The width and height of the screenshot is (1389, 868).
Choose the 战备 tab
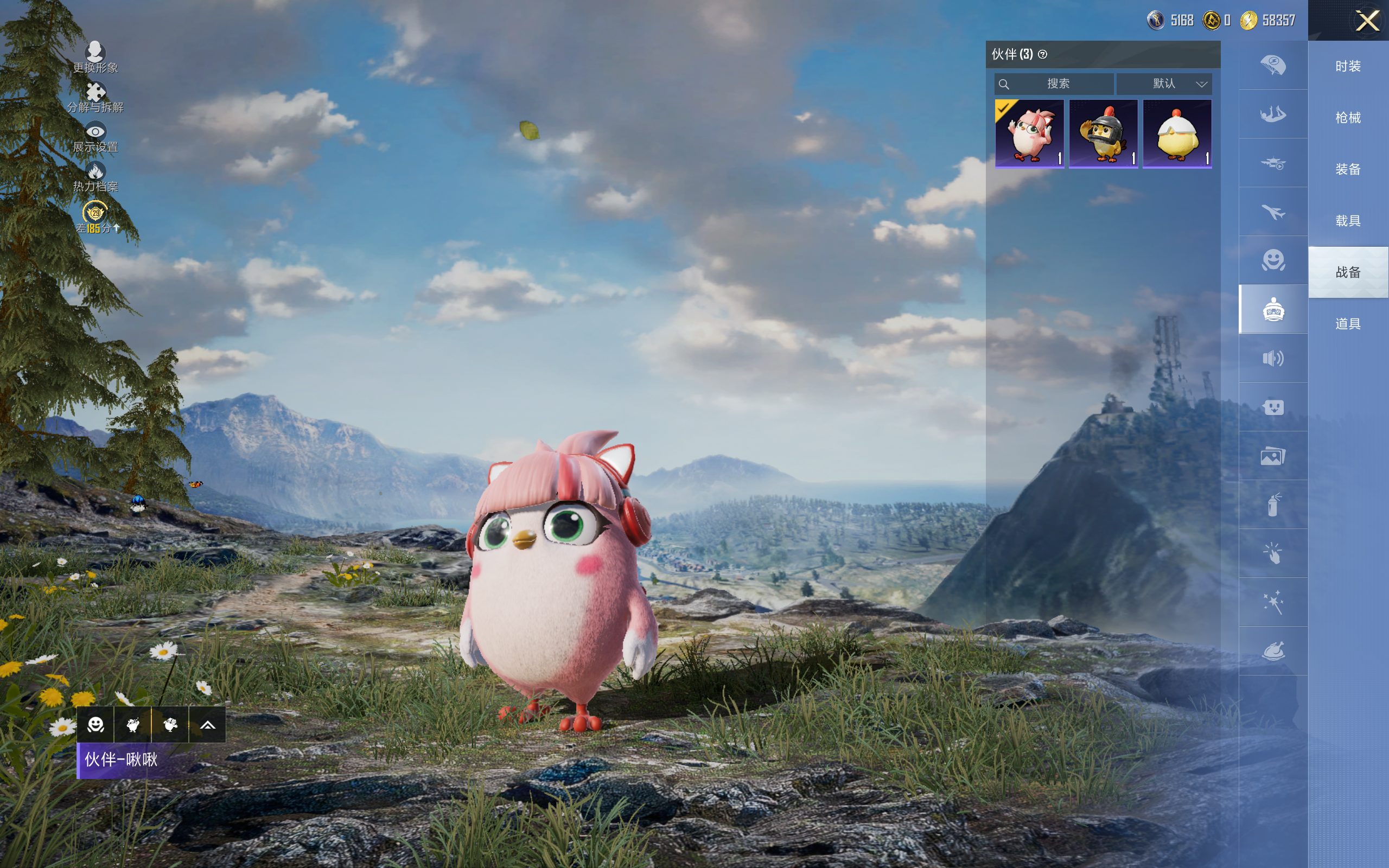tap(1348, 272)
